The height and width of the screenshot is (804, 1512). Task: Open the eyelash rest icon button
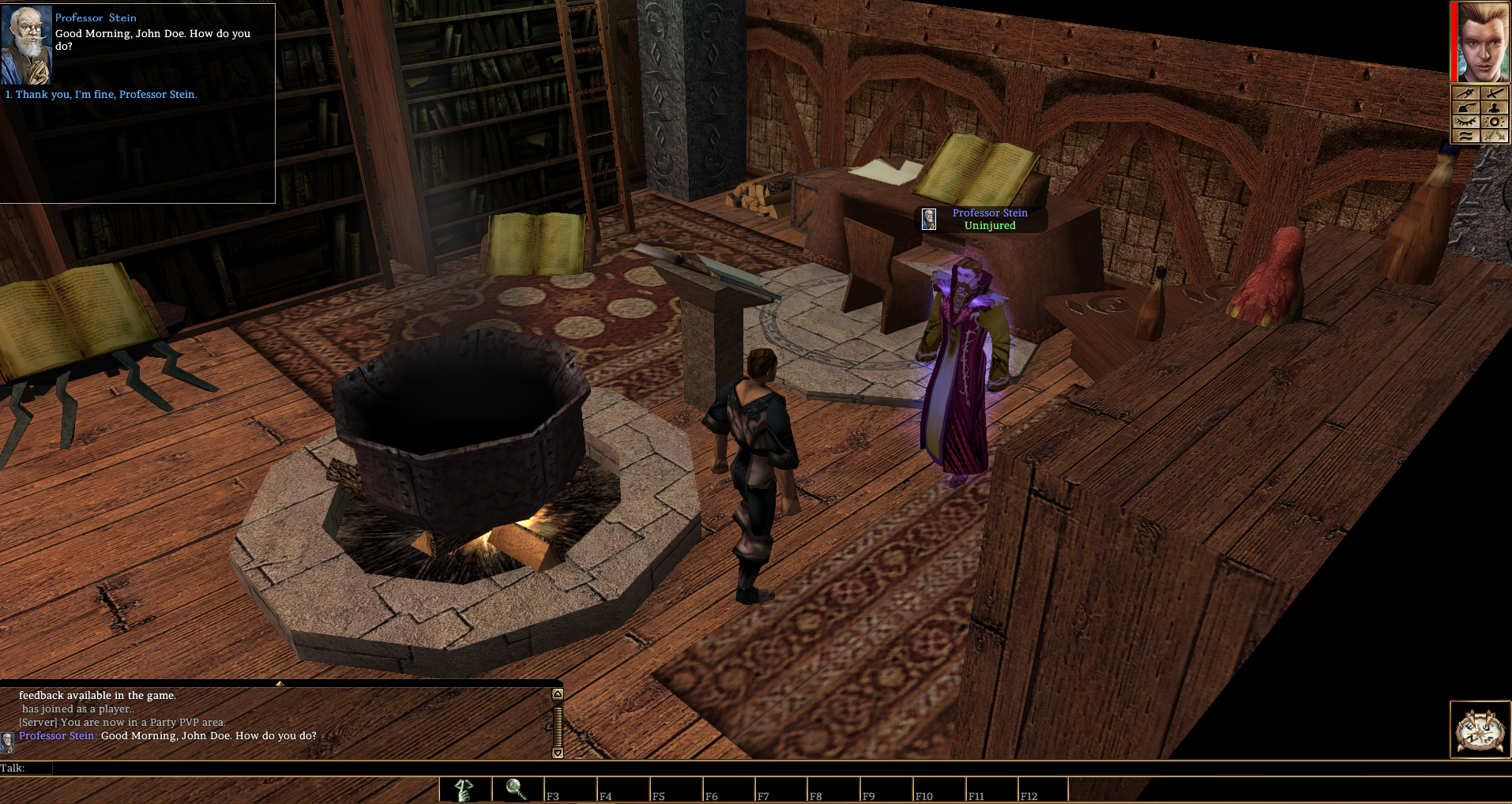click(1466, 122)
